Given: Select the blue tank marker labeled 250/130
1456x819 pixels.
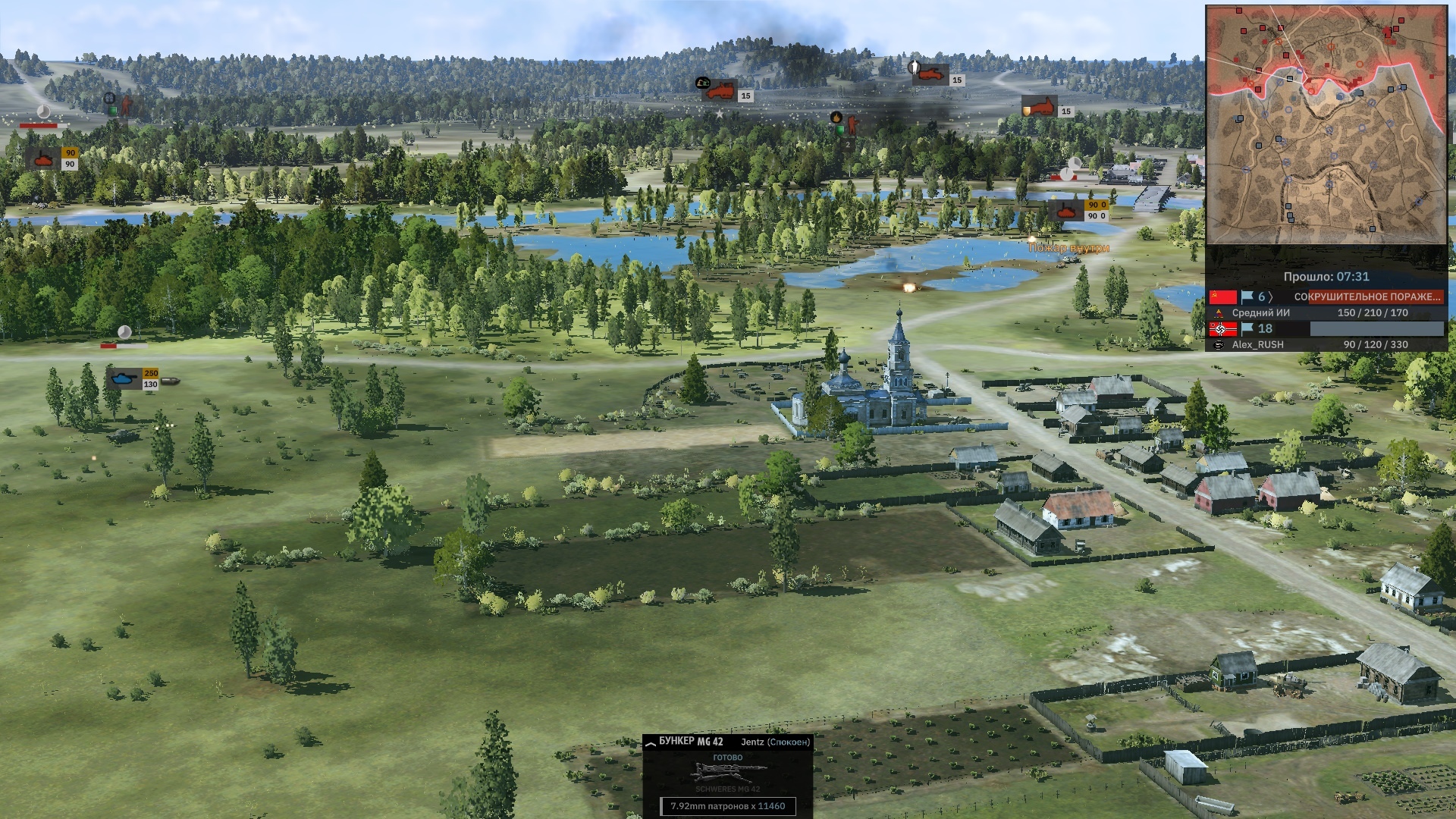Looking at the screenshot, I should 123,378.
